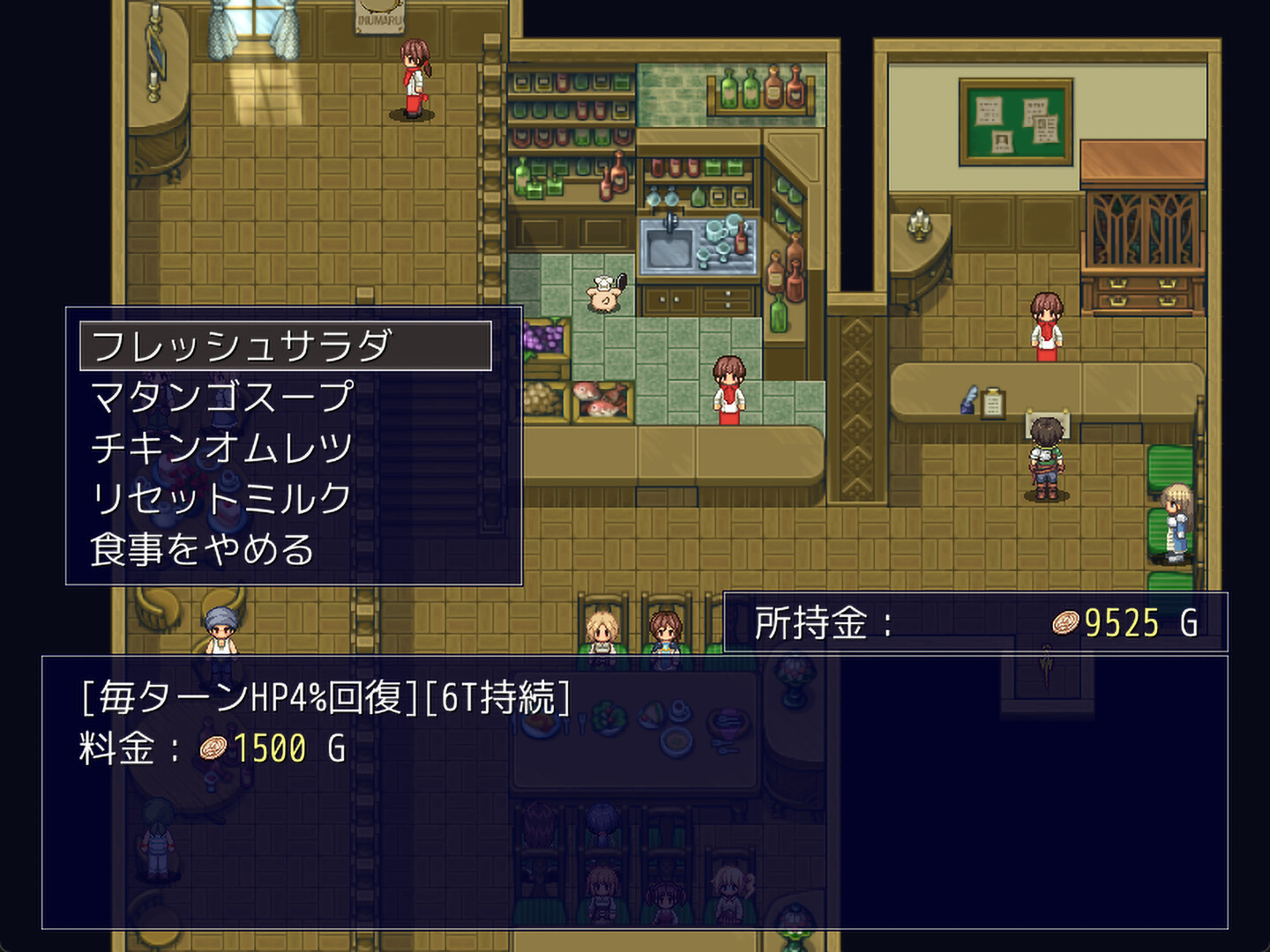Choose リセットミルク on the menu
1270x952 pixels.
(x=220, y=497)
